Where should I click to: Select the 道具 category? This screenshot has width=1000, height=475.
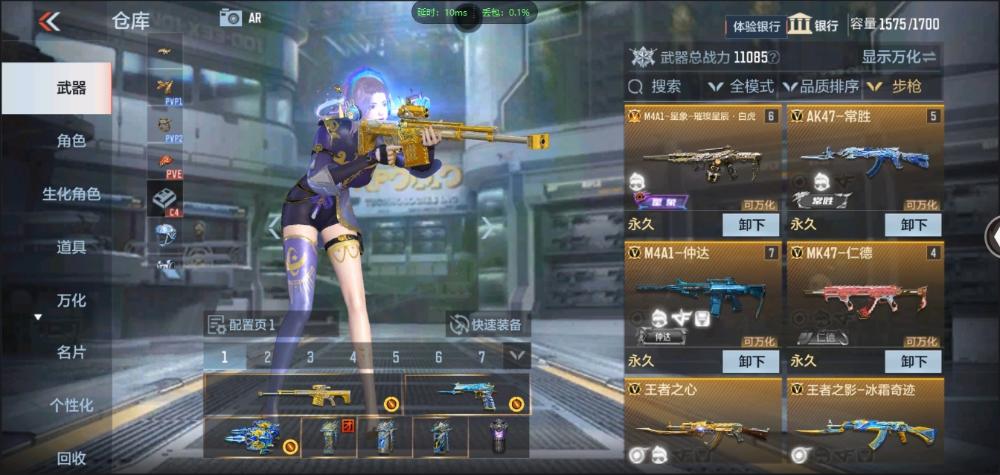click(x=70, y=247)
